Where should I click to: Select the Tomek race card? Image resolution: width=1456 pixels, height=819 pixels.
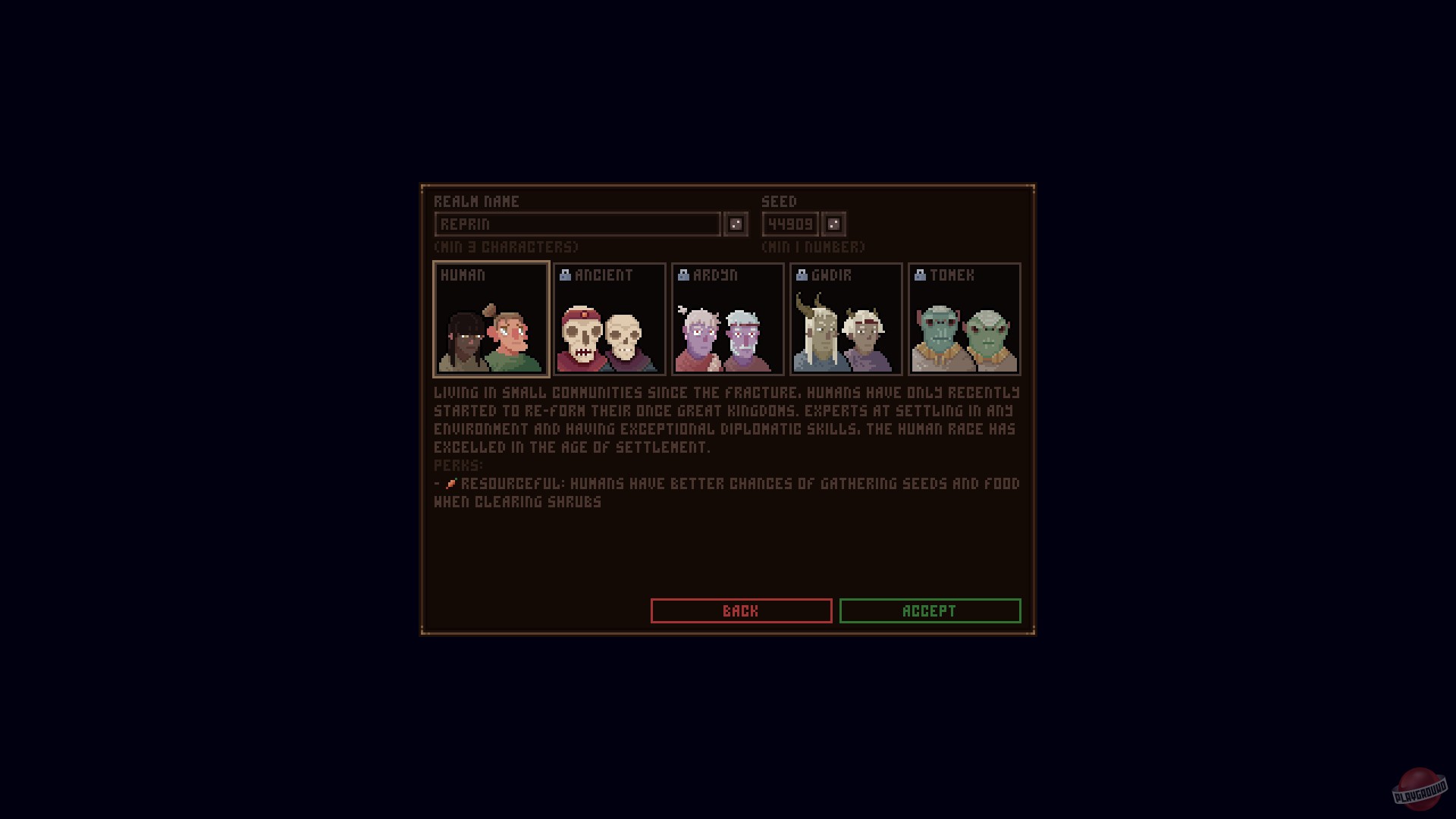pos(964,318)
